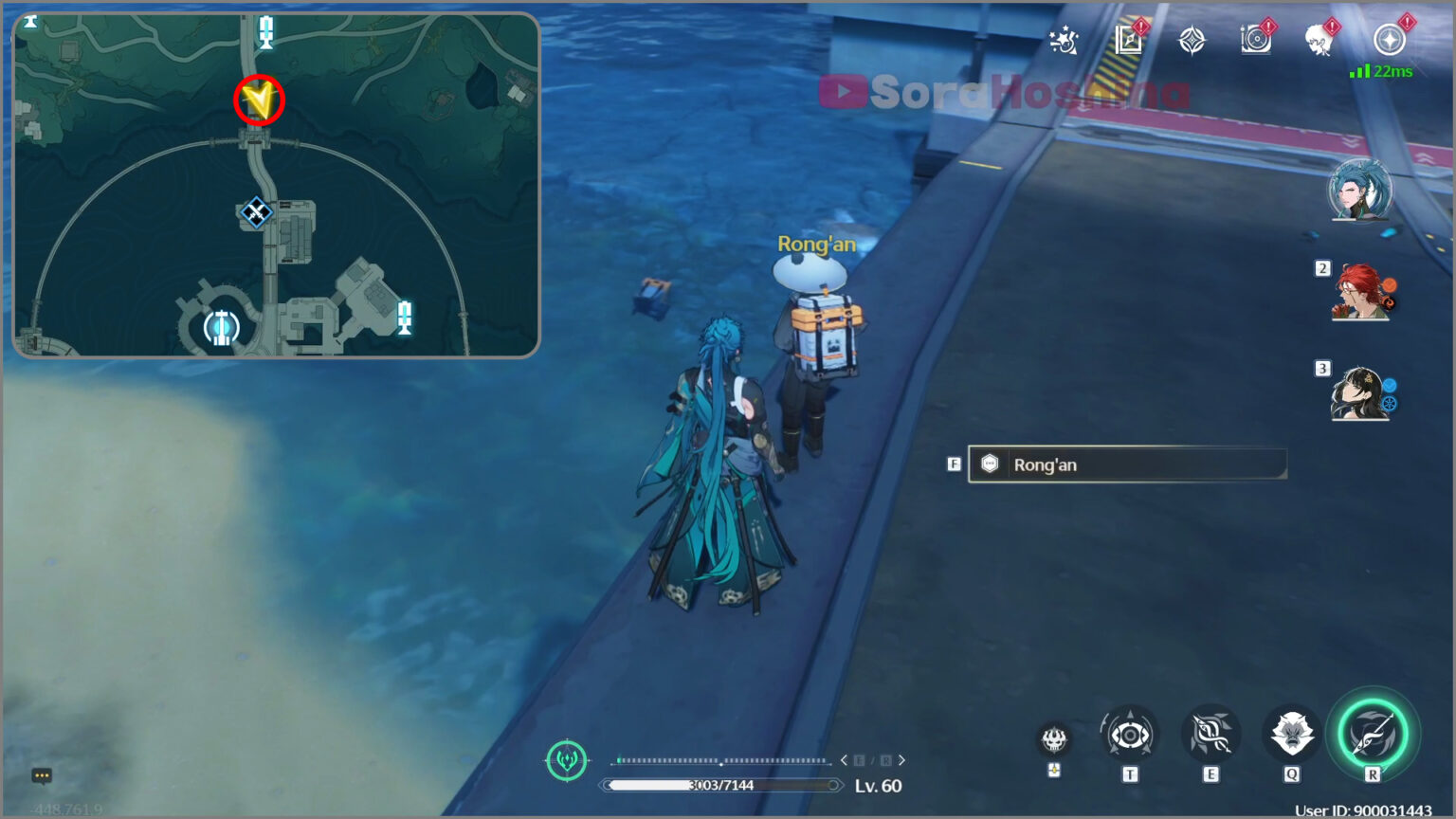This screenshot has height=819, width=1456.
Task: Activate the Resonance Skill E icon
Action: coord(1210,735)
